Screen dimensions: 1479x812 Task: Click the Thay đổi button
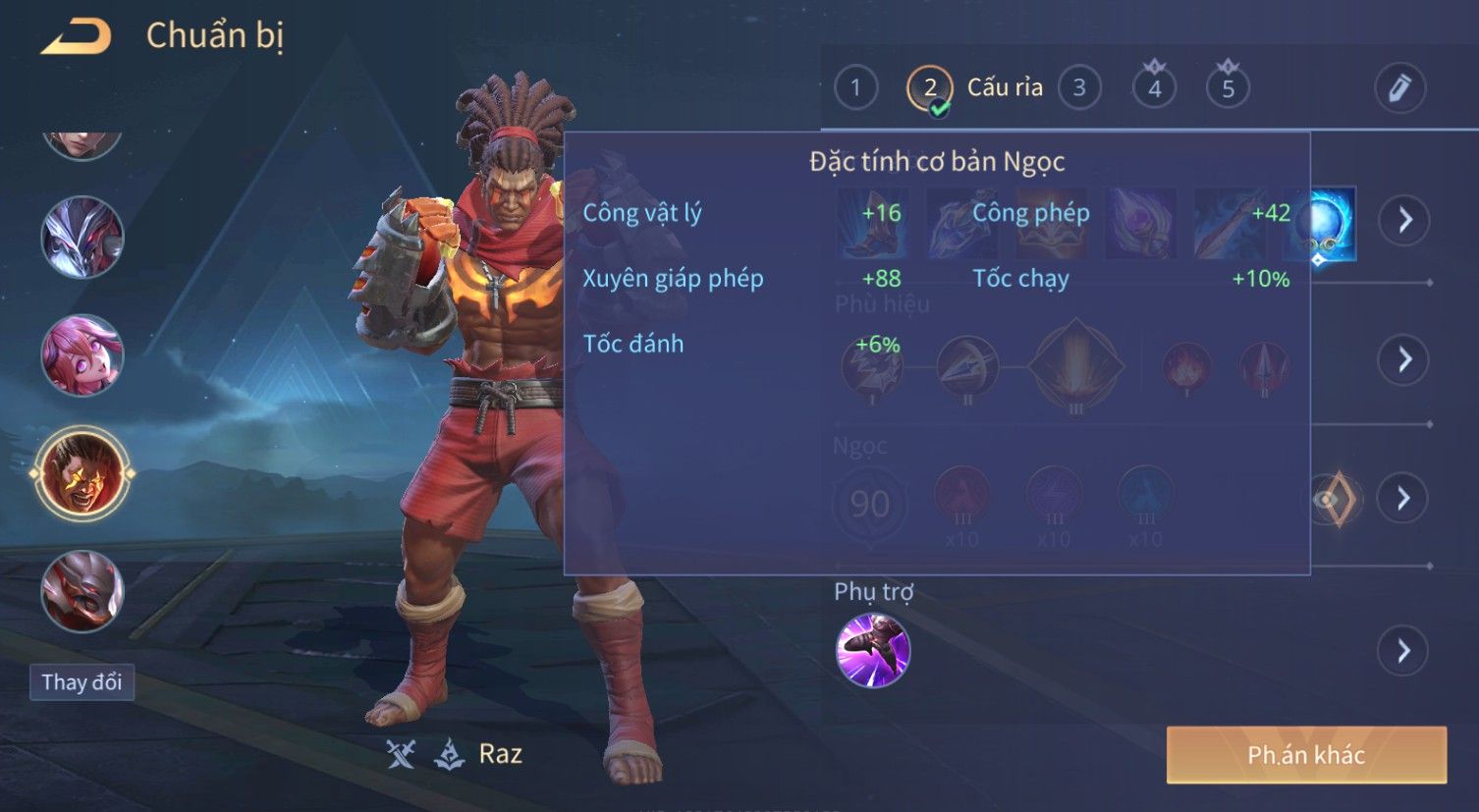click(82, 682)
